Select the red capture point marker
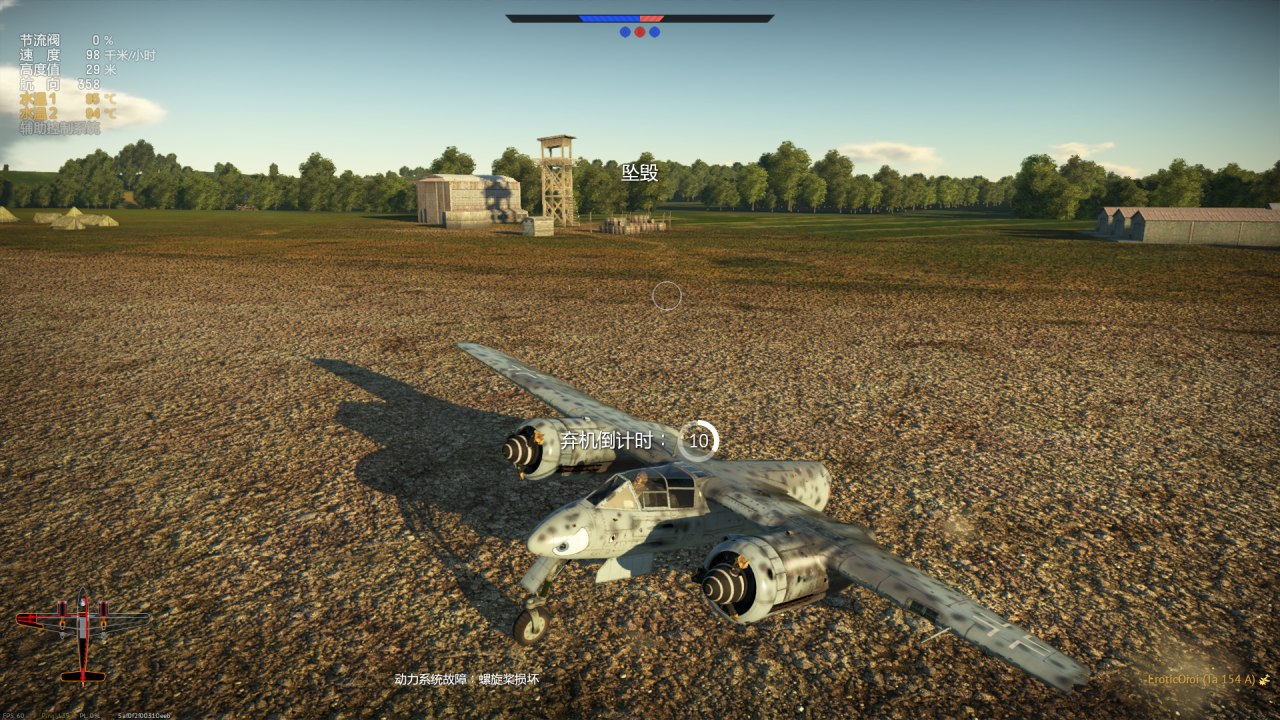 (x=640, y=32)
